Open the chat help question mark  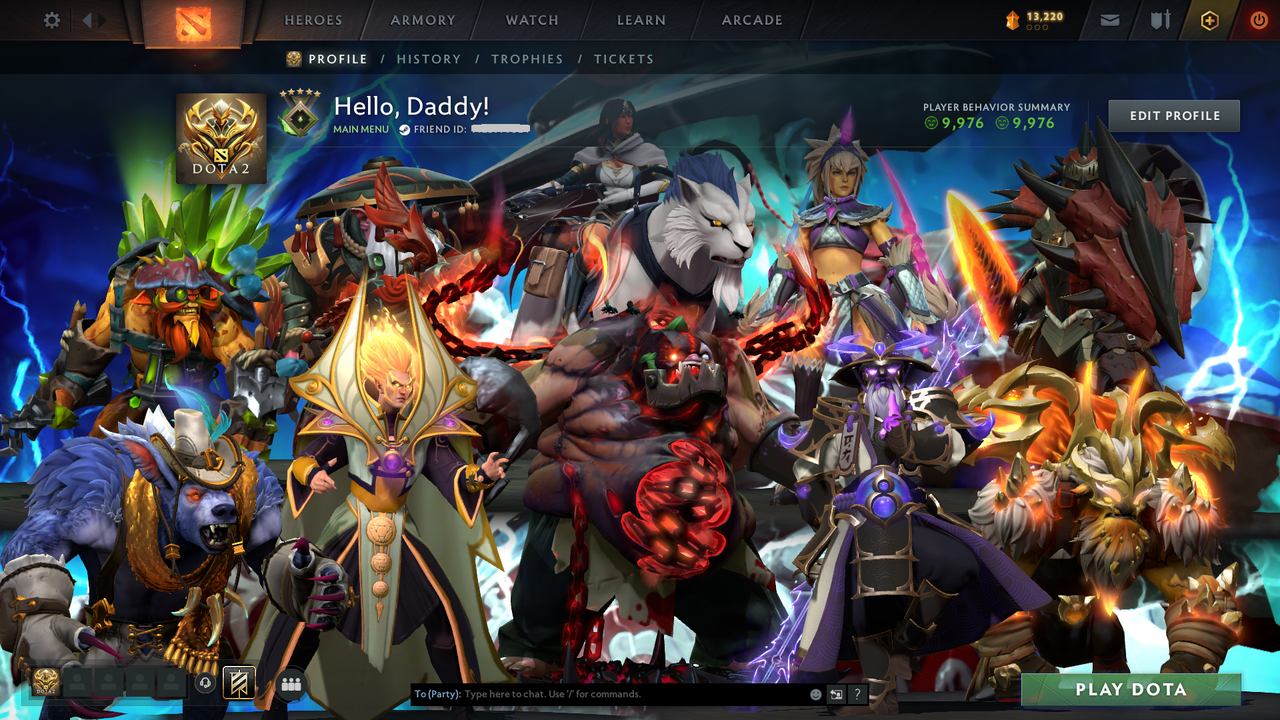[x=858, y=694]
